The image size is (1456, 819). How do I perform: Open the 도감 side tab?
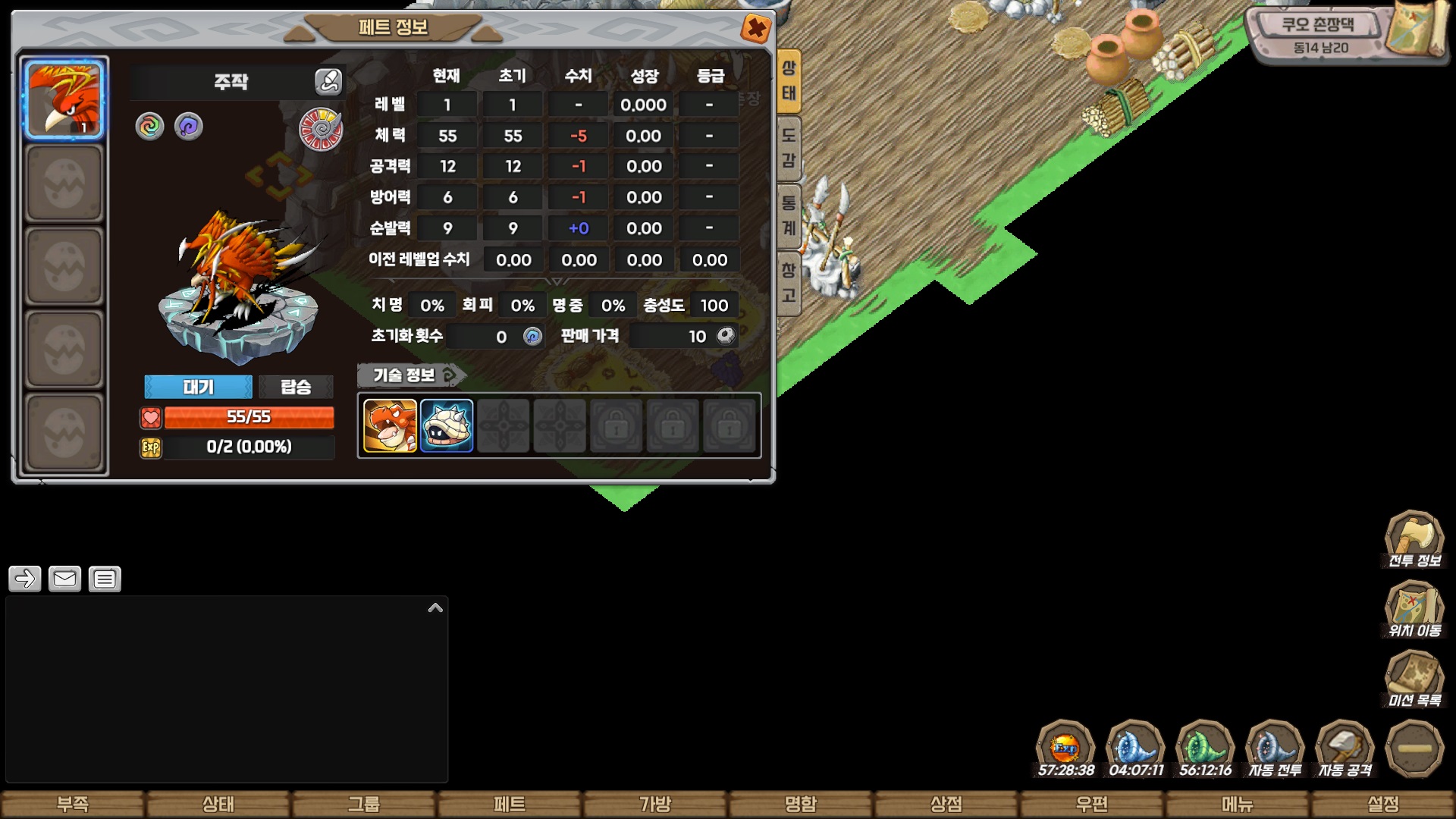pos(789,148)
